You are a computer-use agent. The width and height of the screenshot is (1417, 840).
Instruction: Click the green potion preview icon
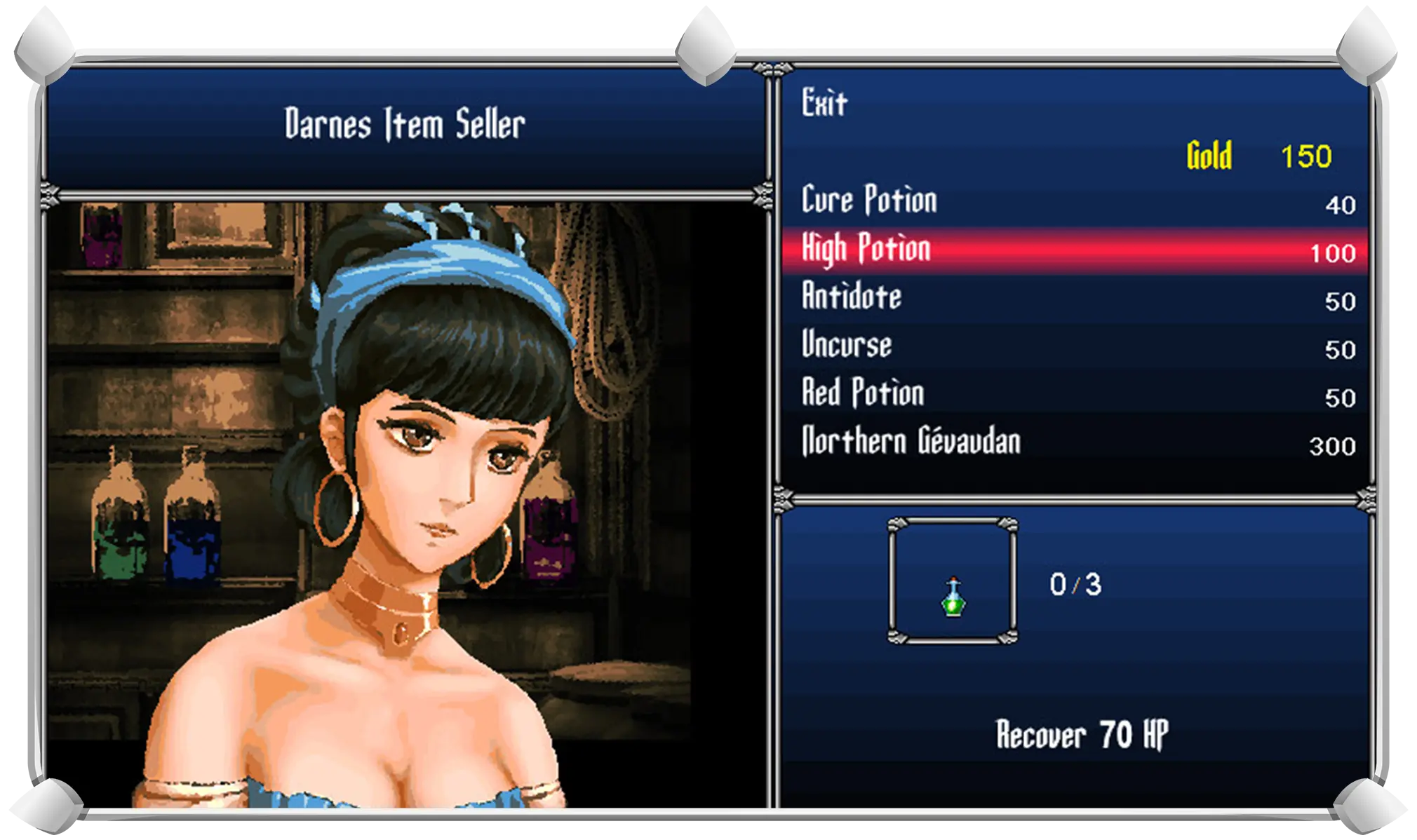pos(953,597)
